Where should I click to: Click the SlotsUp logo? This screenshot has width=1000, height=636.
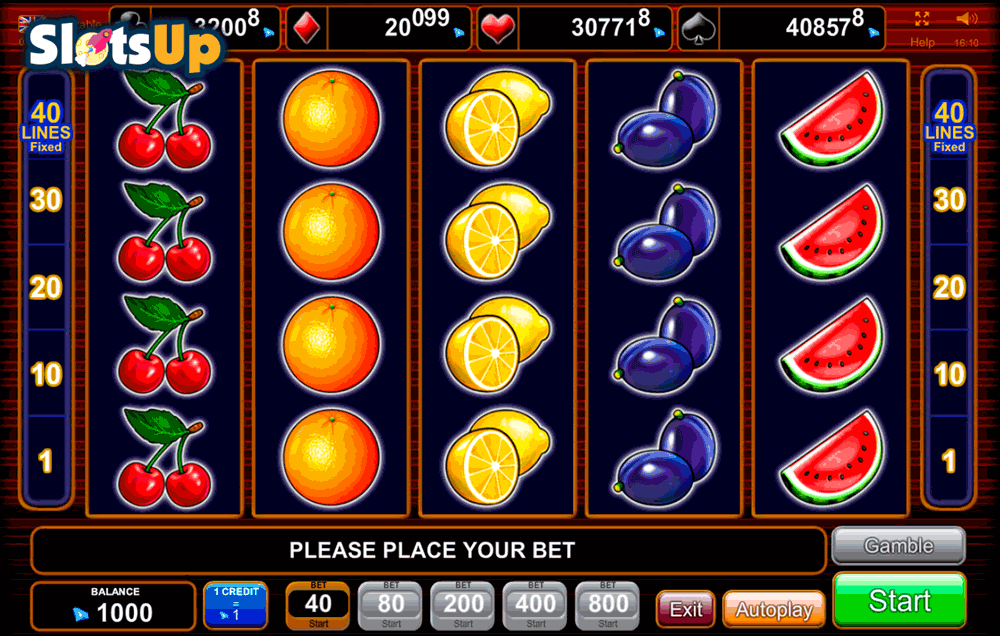point(123,45)
